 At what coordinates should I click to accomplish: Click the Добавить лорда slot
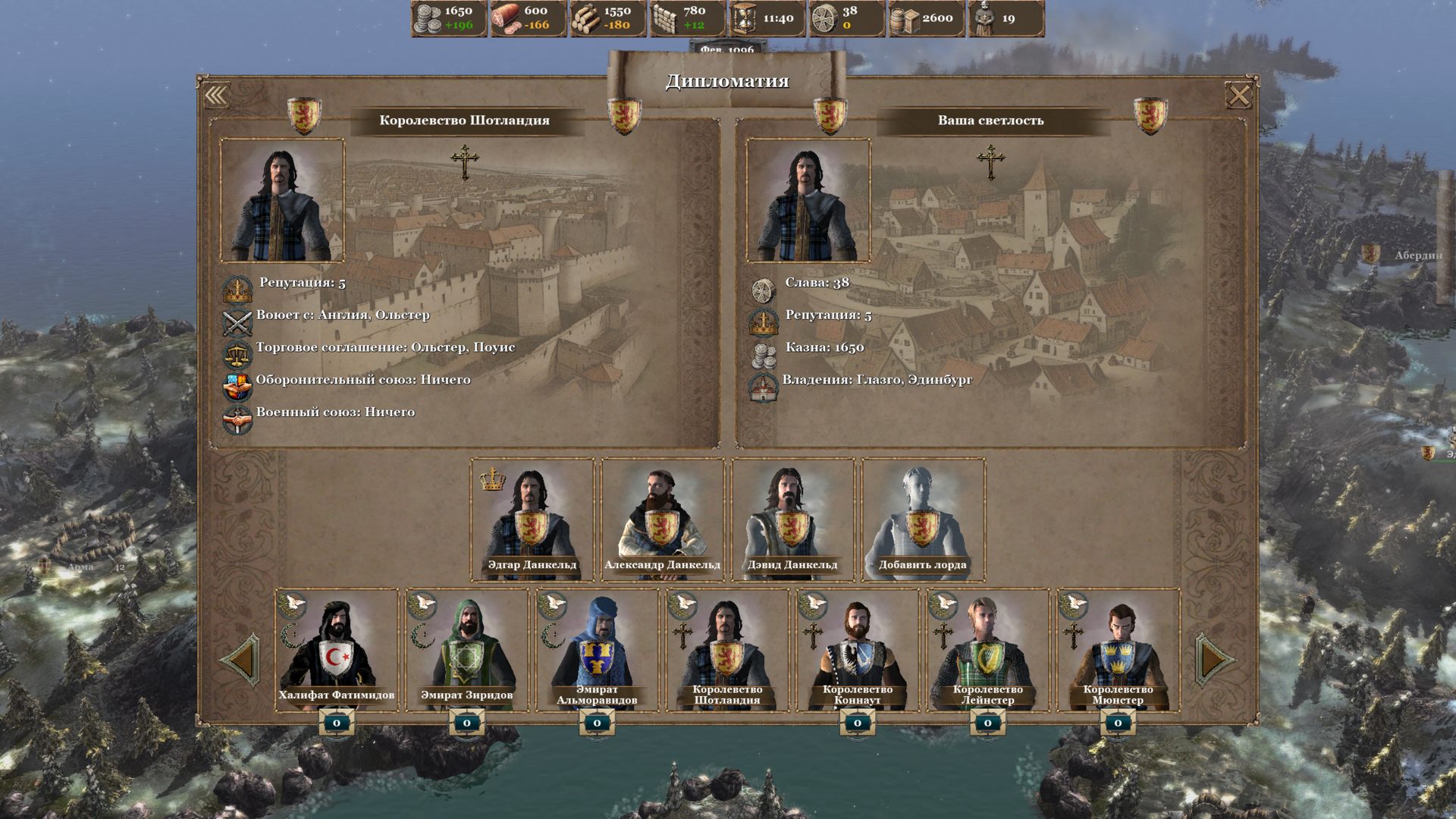(923, 519)
